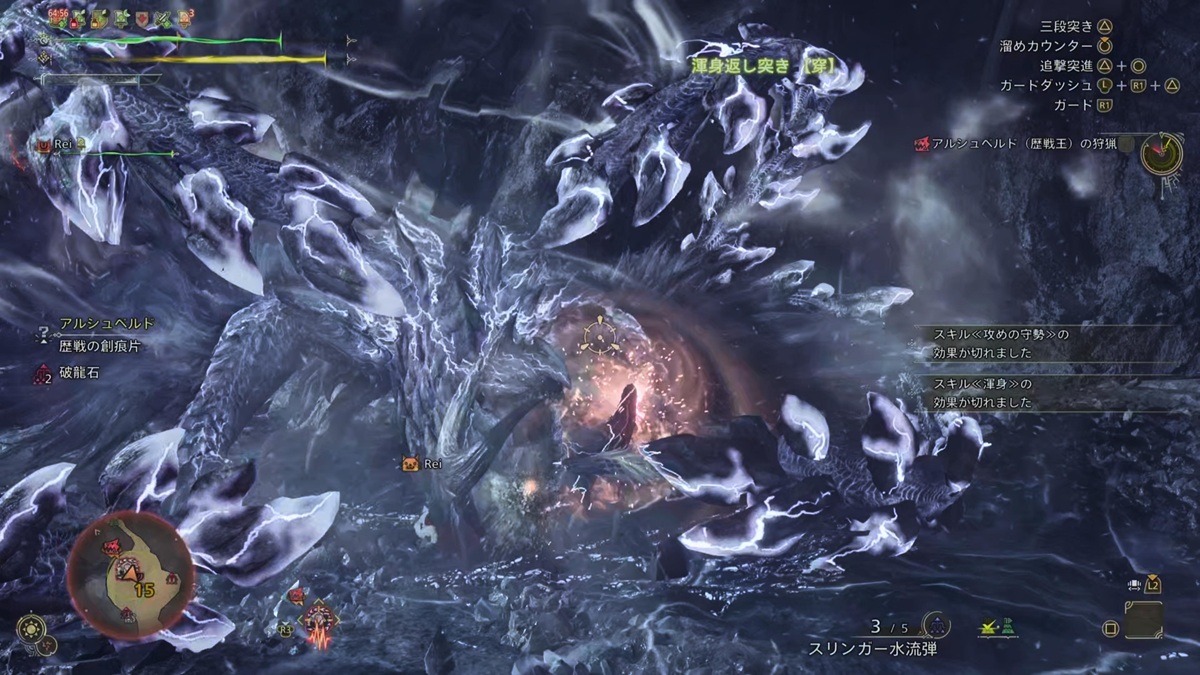
Task: Select the focus target monster icon
Action: click(319, 622)
